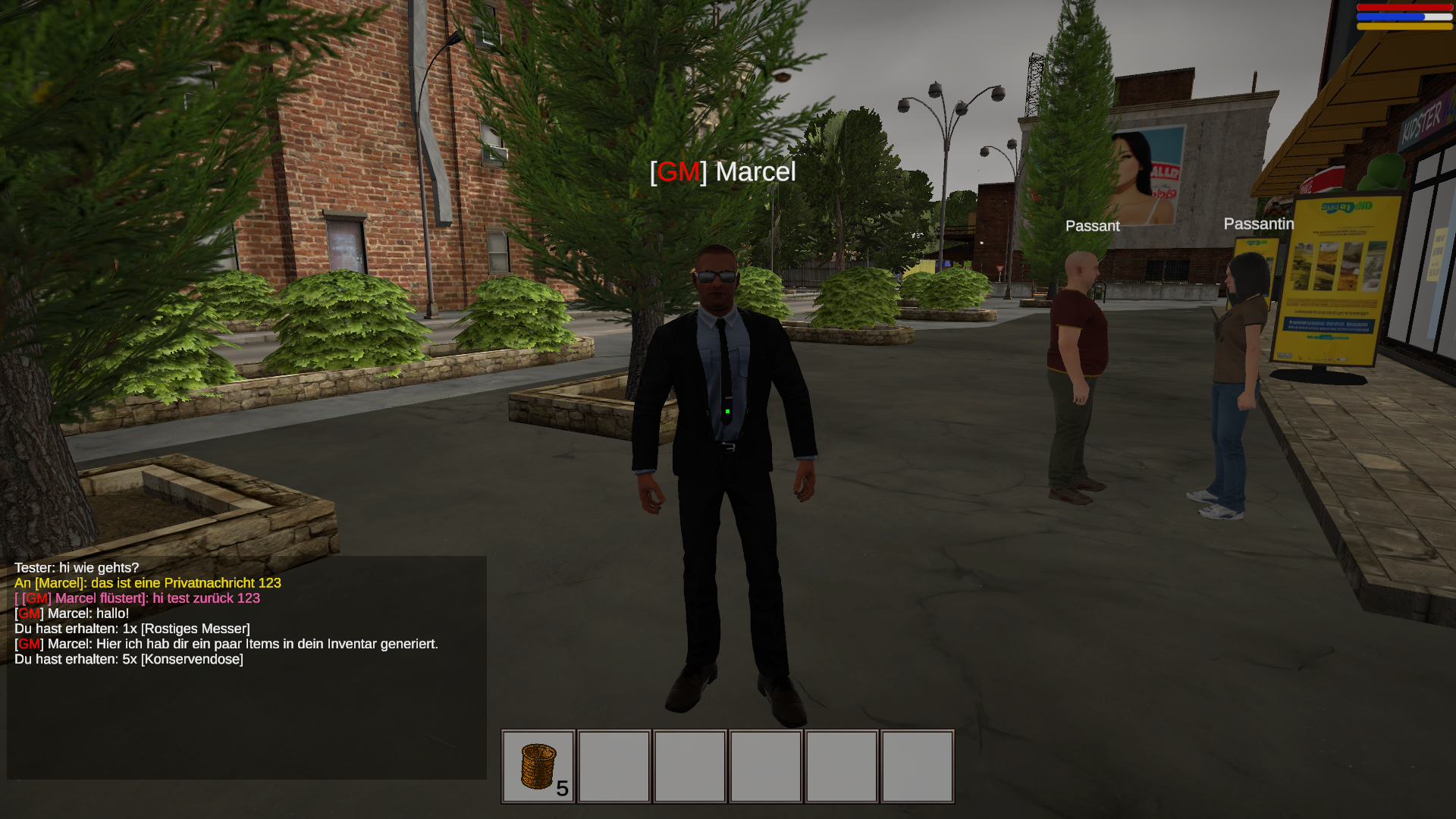Click the chat log panel
Image resolution: width=1456 pixels, height=819 pixels.
[246, 667]
